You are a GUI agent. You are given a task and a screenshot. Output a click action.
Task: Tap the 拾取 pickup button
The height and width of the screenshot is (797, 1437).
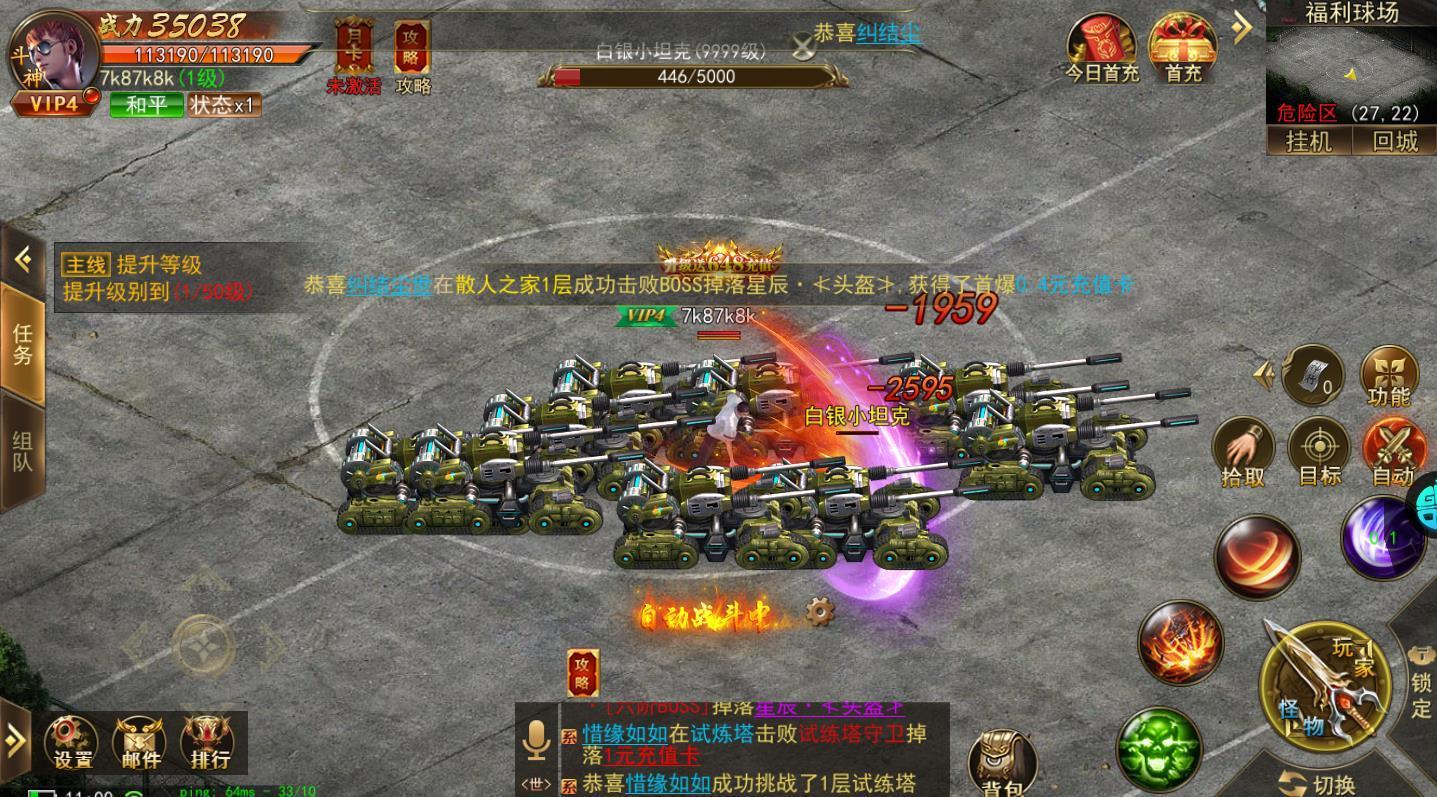pos(1243,452)
